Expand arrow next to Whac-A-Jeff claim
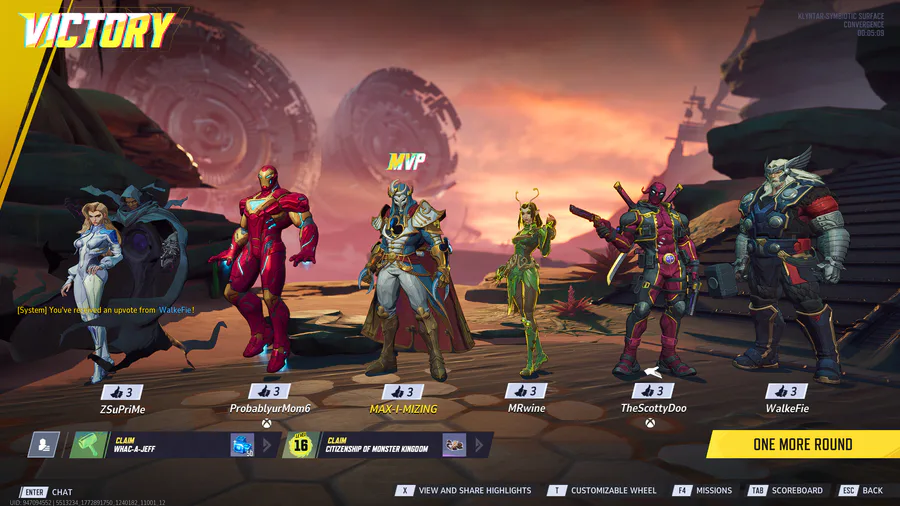Viewport: 900px width, 506px height. coord(268,445)
